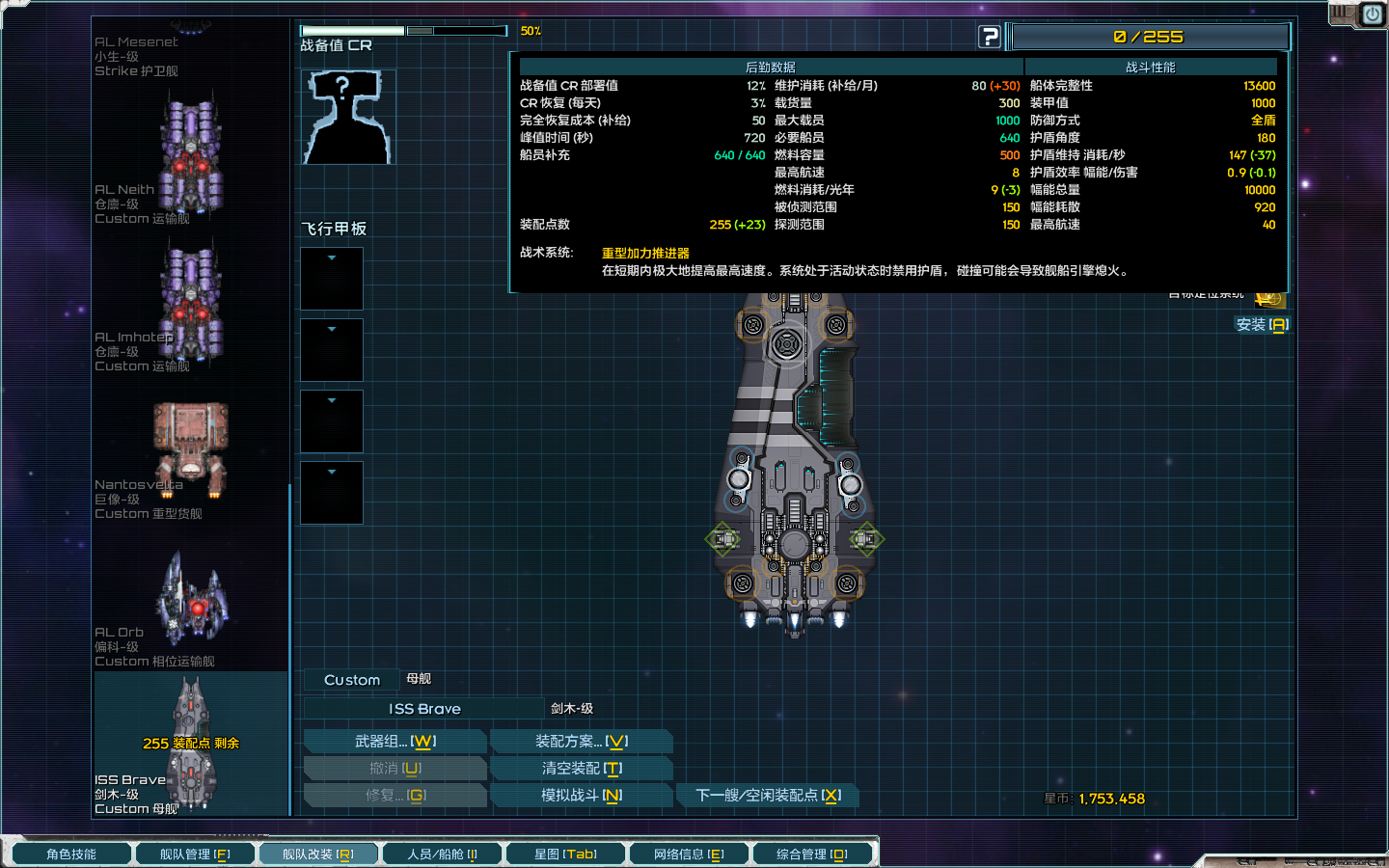
Task: Click the 下一艘/空闲装配点 button
Action: (x=769, y=796)
